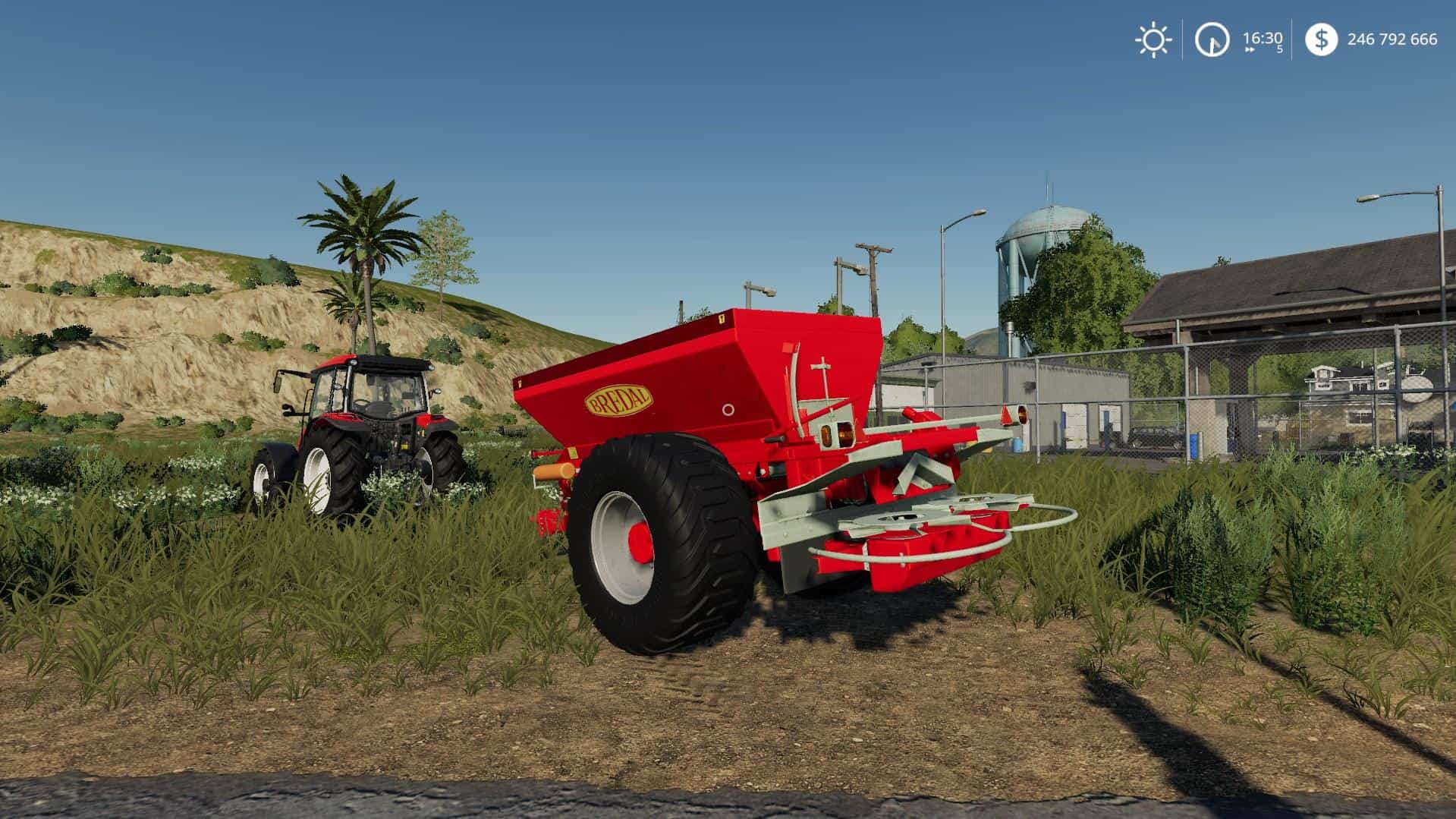The image size is (1456, 819).
Task: Click the sun weather icon in the HUD
Action: (x=1154, y=39)
